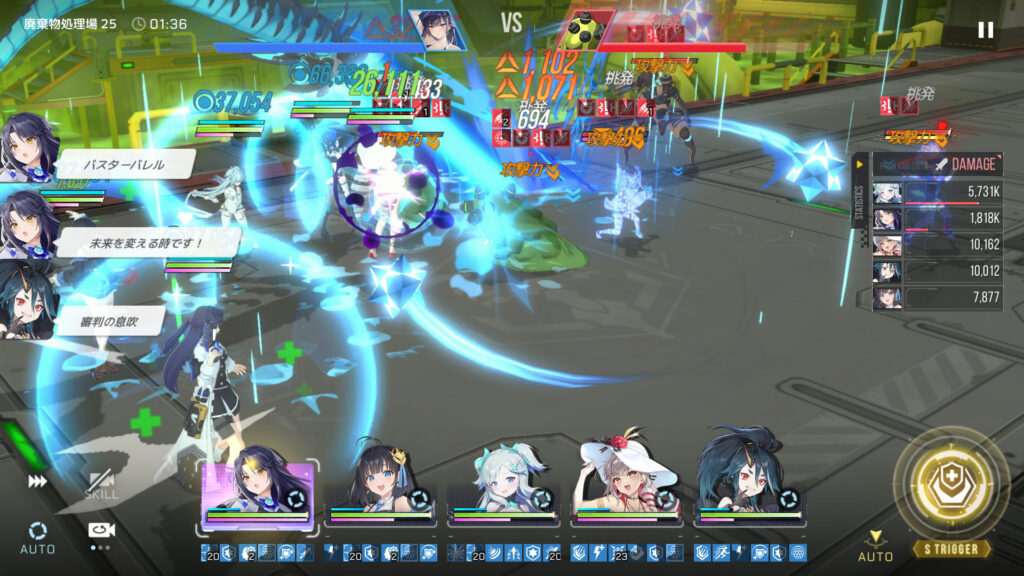Toggle the AUTO battle button at bottom left
This screenshot has width=1024, height=576.
coord(38,537)
